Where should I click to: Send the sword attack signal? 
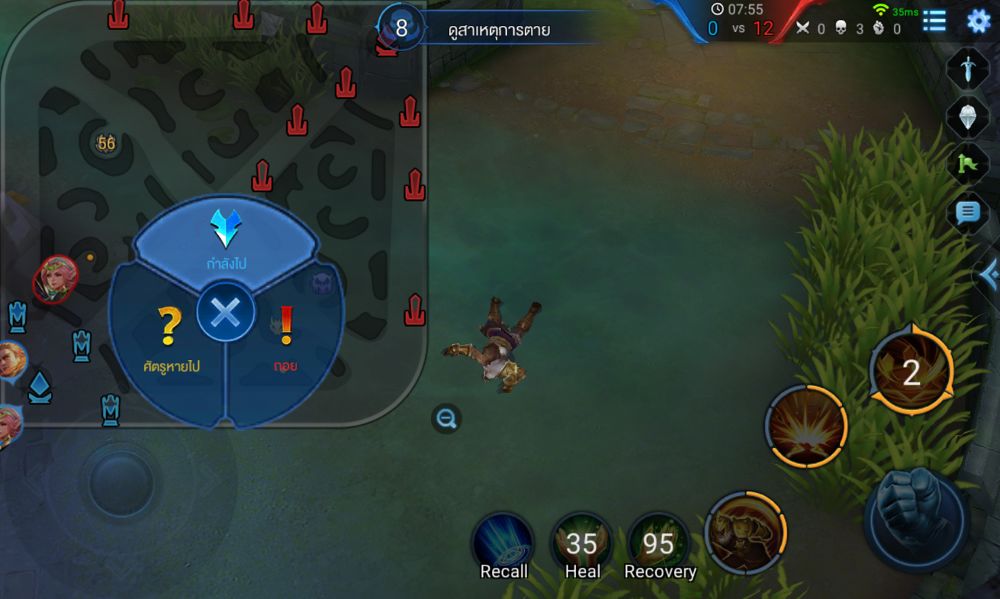[967, 68]
